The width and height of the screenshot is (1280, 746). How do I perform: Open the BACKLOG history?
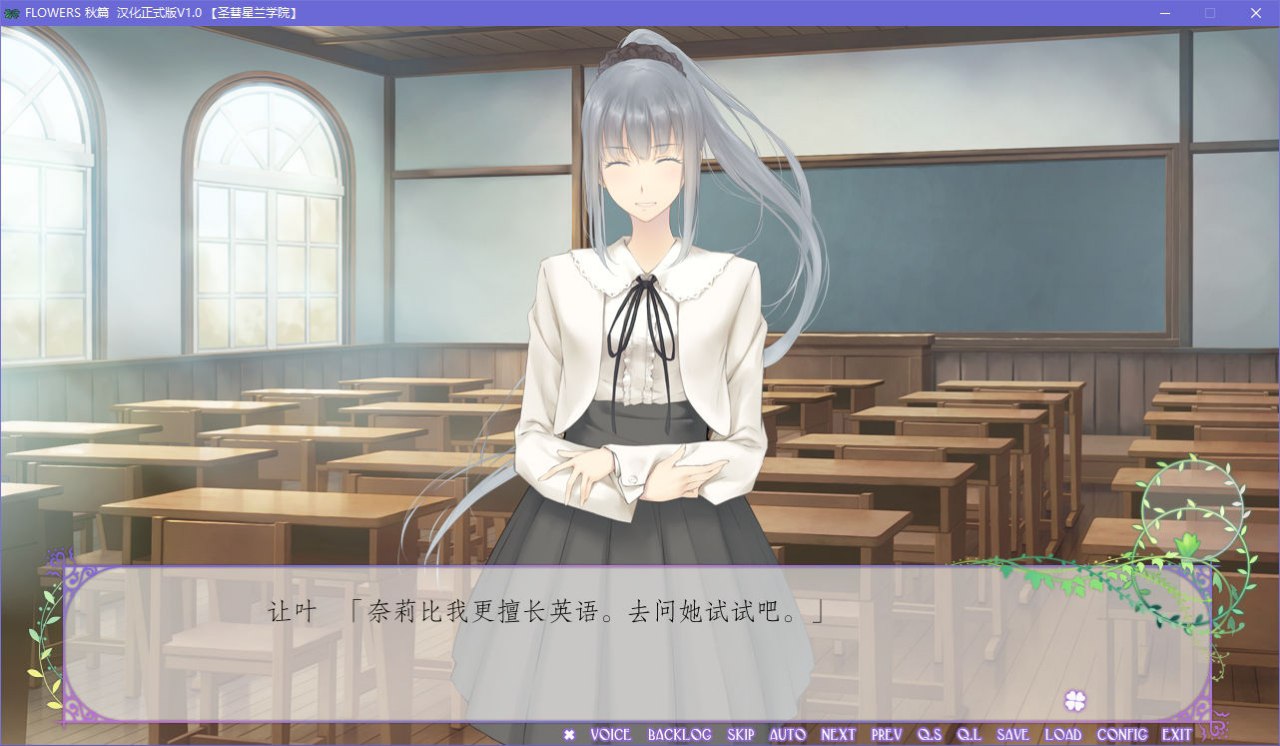679,734
